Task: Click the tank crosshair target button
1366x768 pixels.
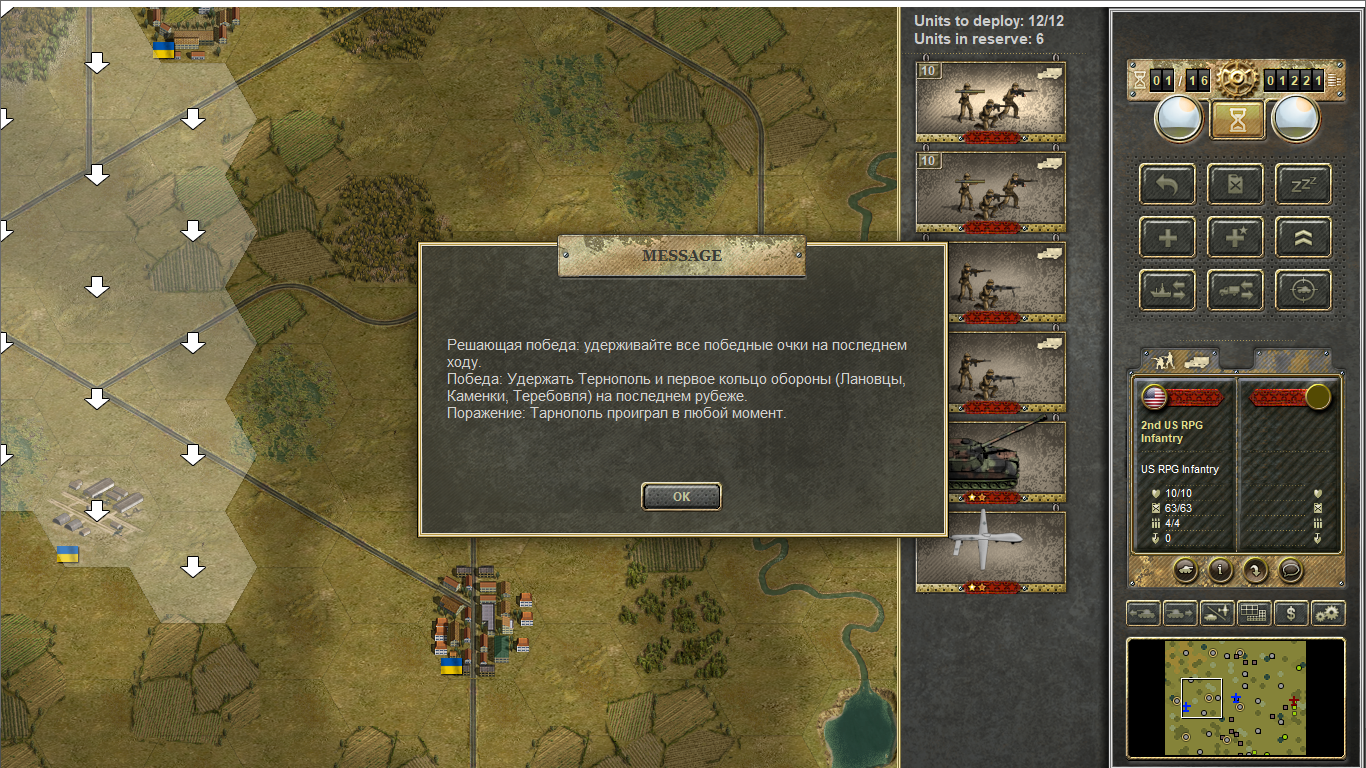Action: [x=1303, y=290]
